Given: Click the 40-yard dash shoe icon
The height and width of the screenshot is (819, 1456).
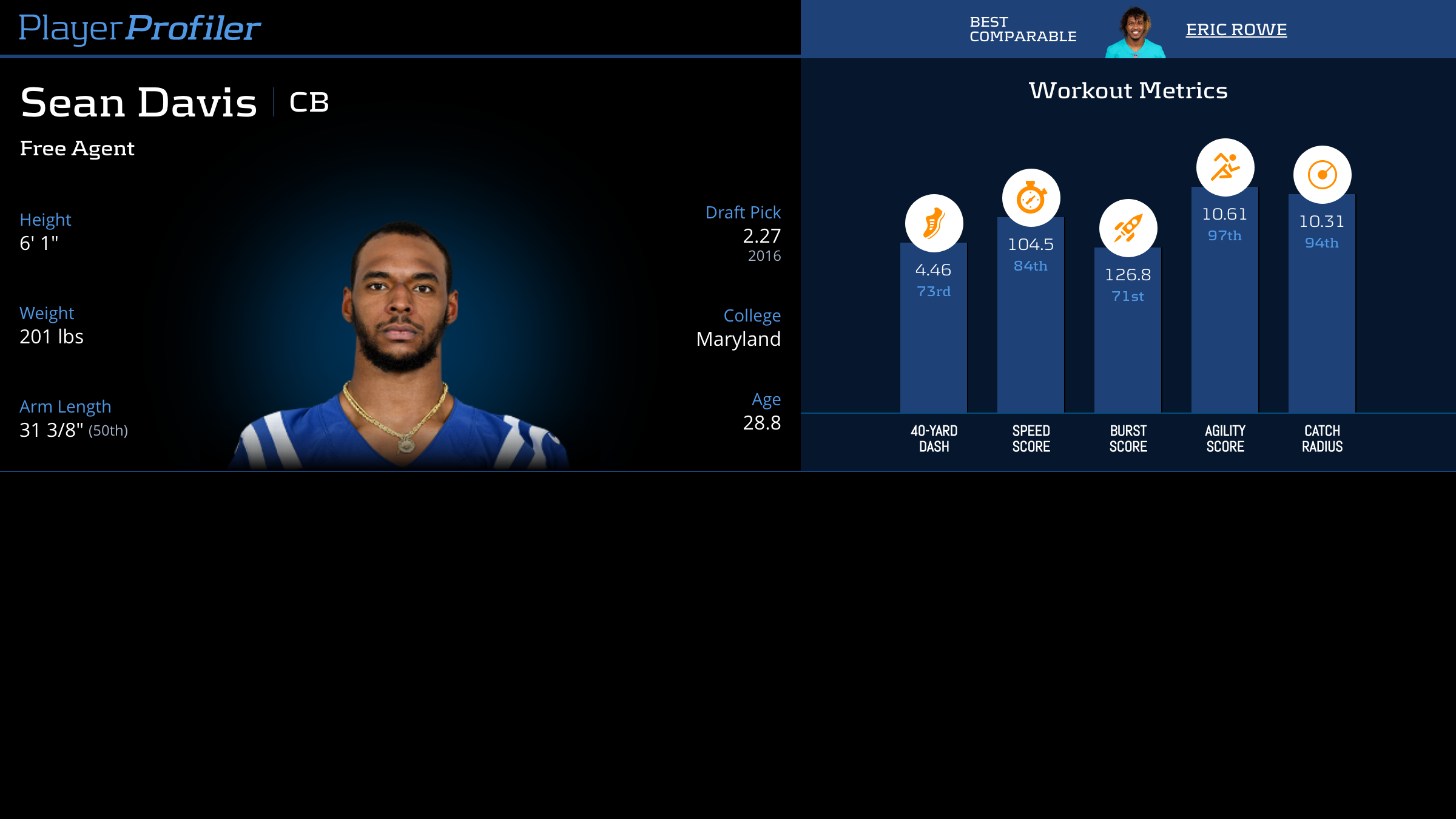Looking at the screenshot, I should [934, 223].
